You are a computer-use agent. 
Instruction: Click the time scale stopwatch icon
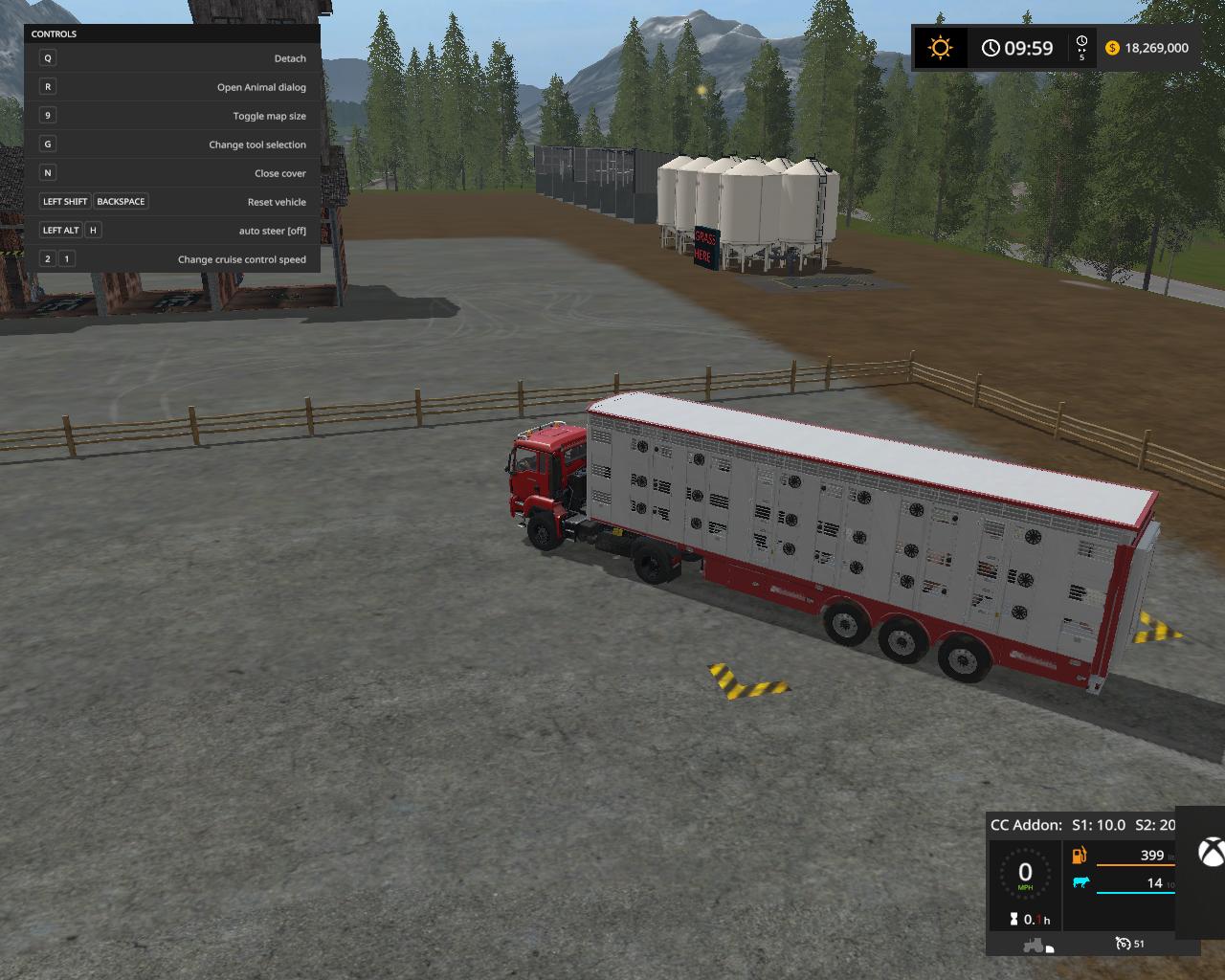click(1081, 42)
